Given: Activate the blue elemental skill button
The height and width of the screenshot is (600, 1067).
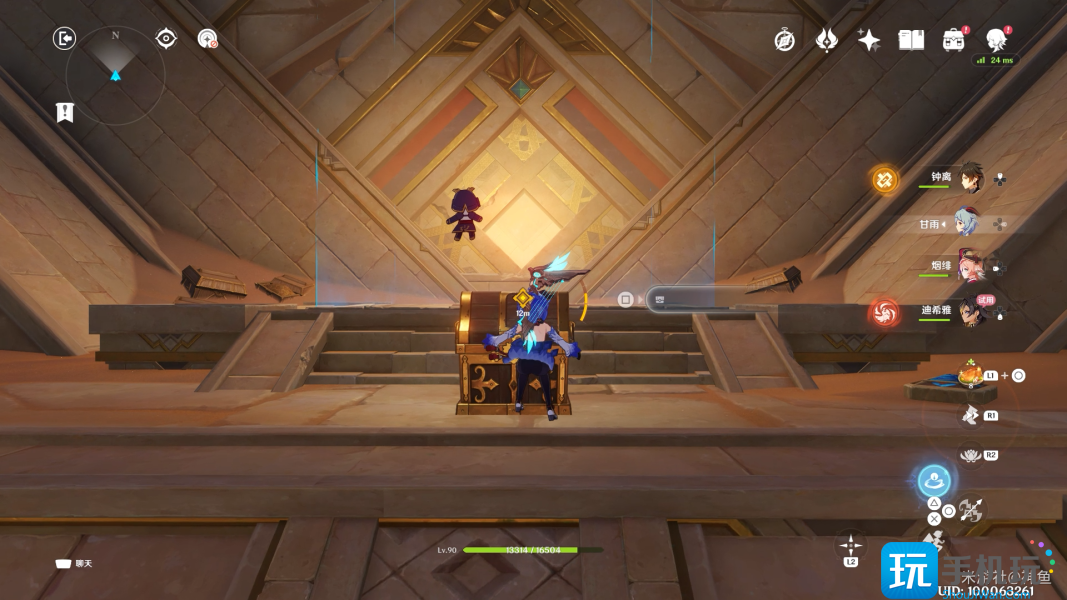Looking at the screenshot, I should [934, 481].
